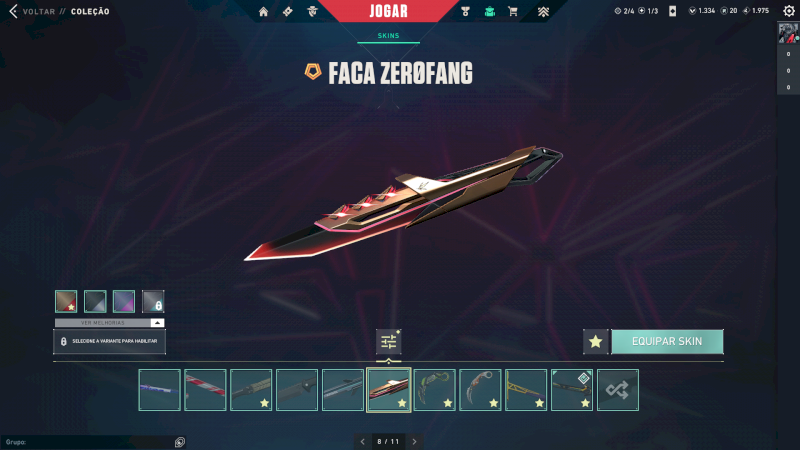Select the locked teal variant swatch
Image resolution: width=800 pixels, height=450 pixels.
(153, 301)
